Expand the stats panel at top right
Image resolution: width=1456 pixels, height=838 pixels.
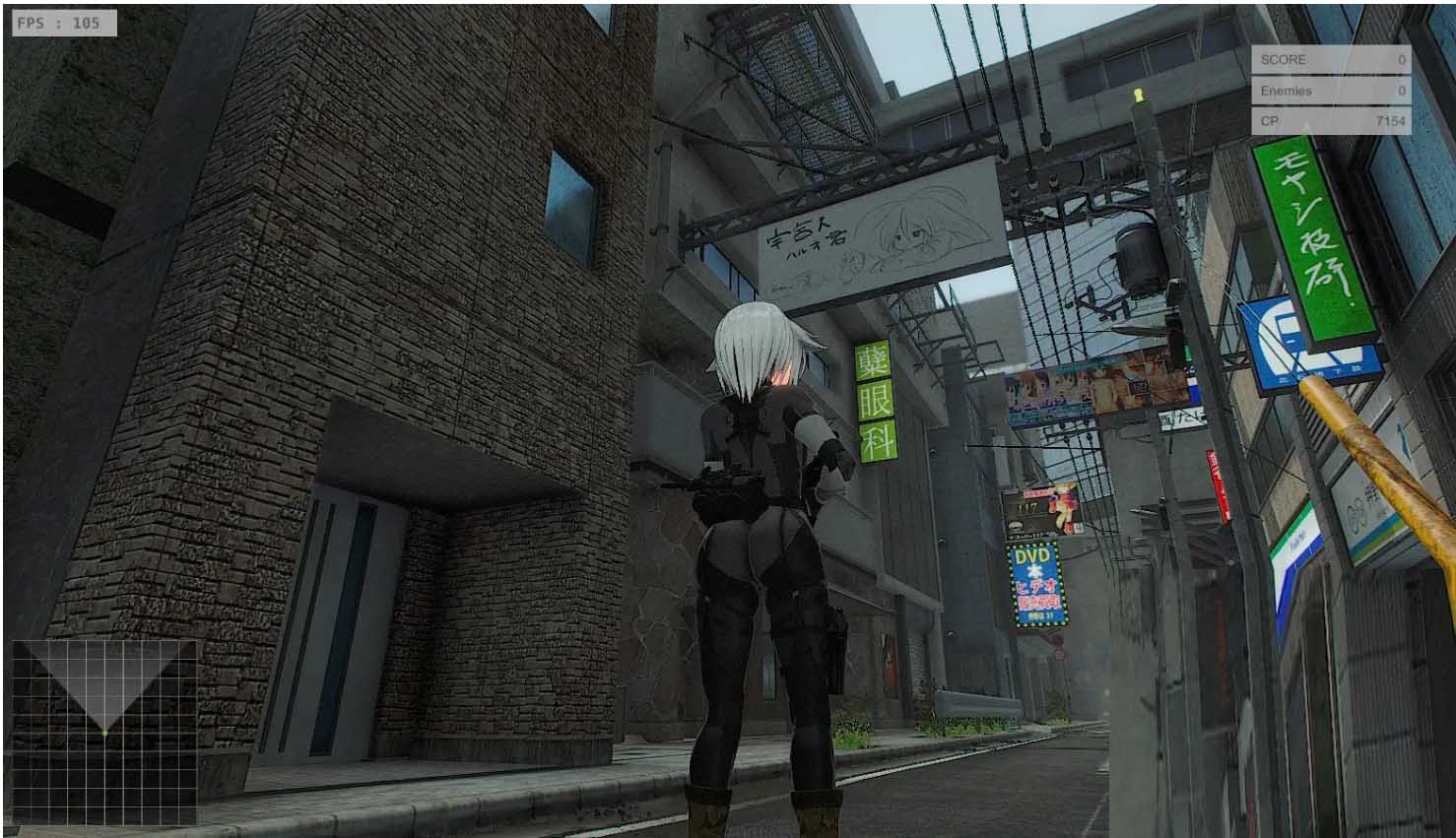click(x=1330, y=90)
